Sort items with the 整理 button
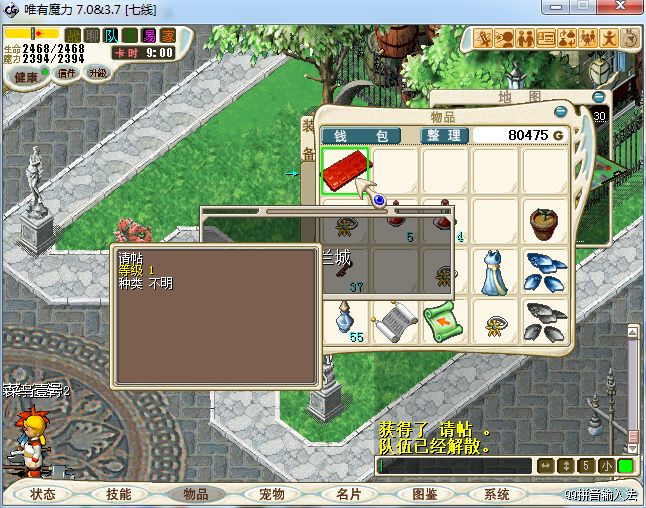646x508 pixels. [x=443, y=135]
